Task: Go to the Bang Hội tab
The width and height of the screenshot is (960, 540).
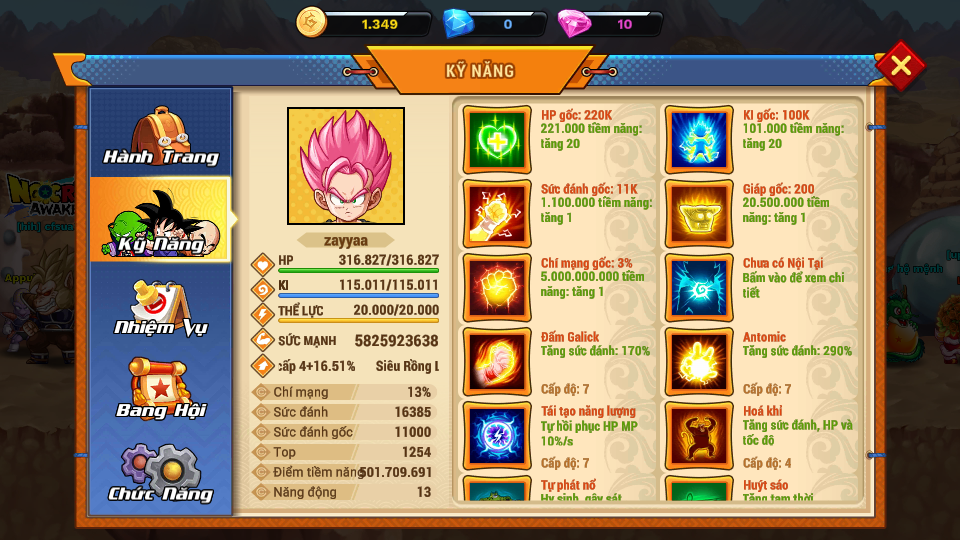Action: 161,389
